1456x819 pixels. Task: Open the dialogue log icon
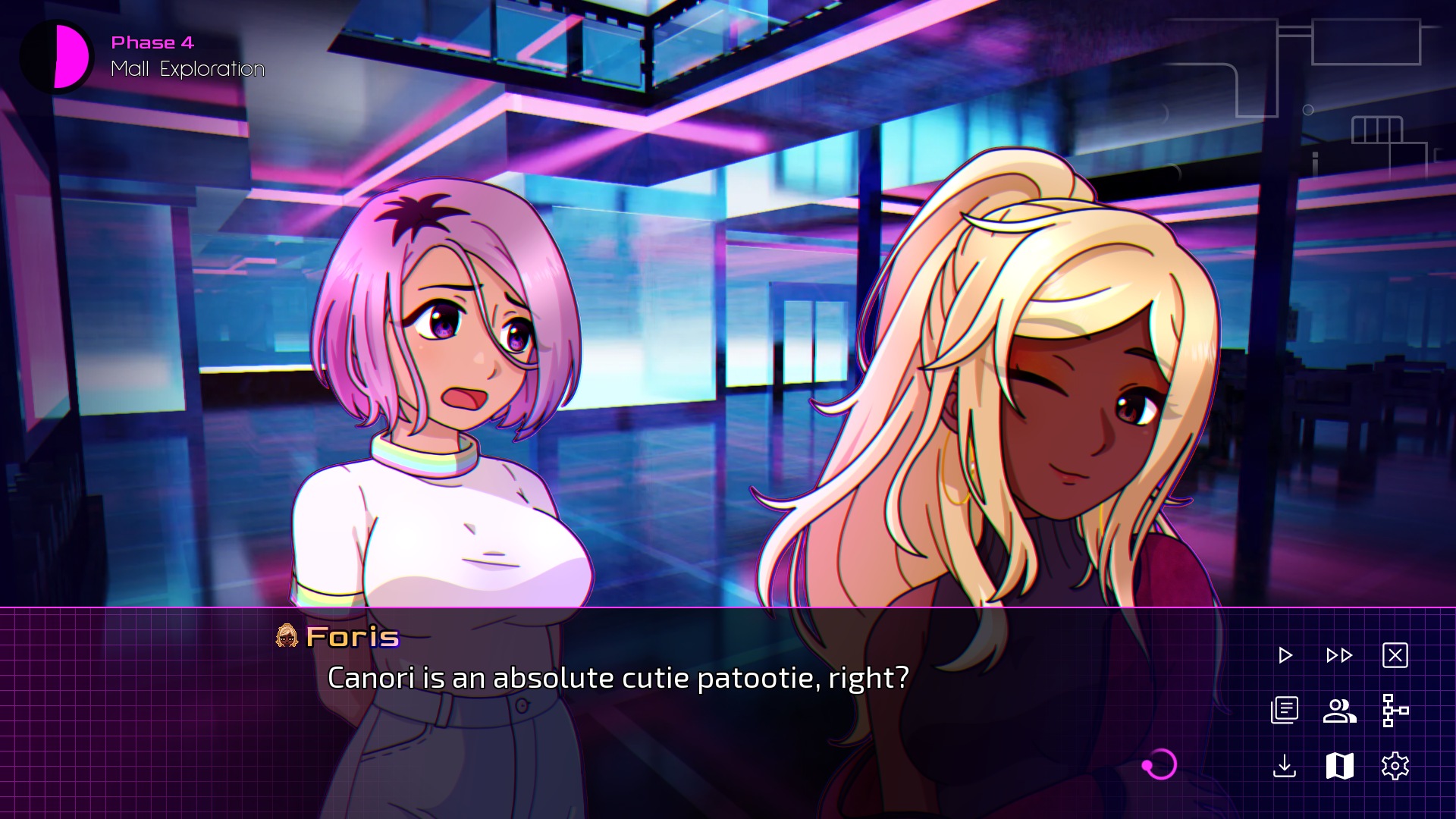1285,711
